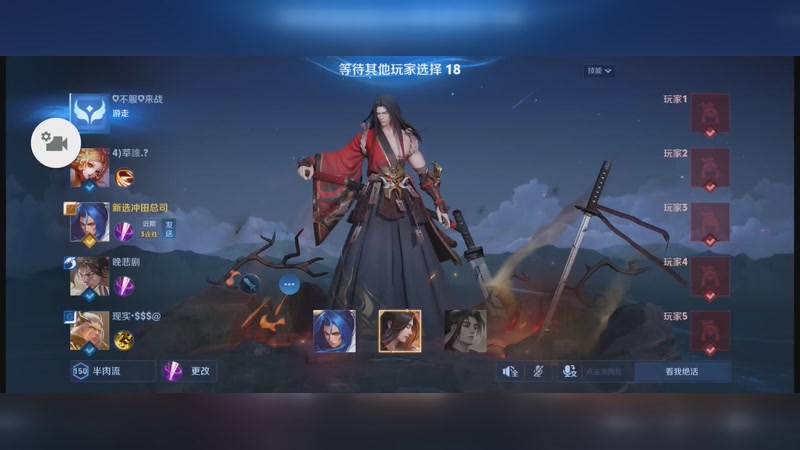Select teammate 现实·$$$@'s hero portrait

(x=89, y=329)
